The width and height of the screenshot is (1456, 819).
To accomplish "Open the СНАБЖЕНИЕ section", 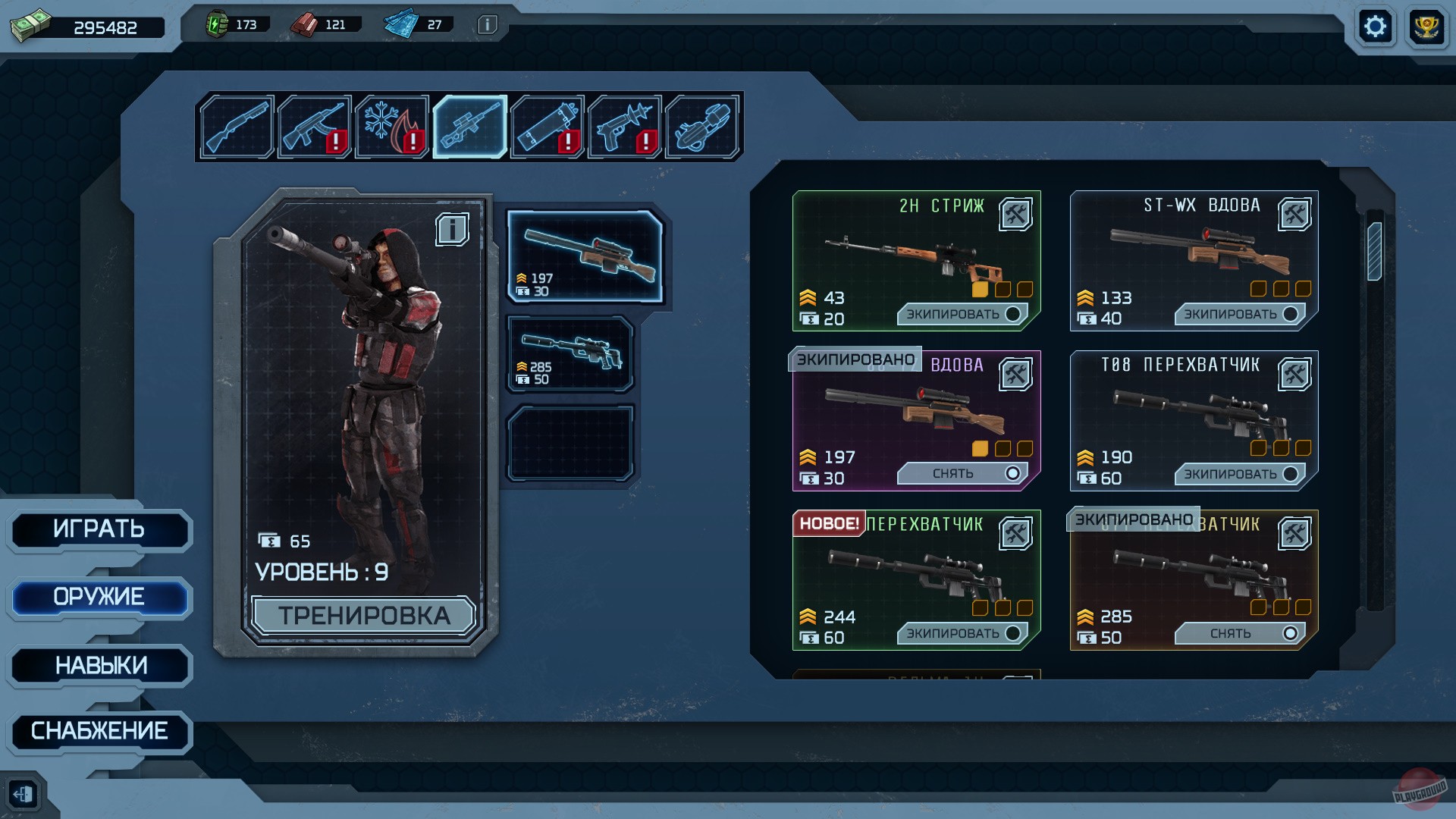I will 100,732.
